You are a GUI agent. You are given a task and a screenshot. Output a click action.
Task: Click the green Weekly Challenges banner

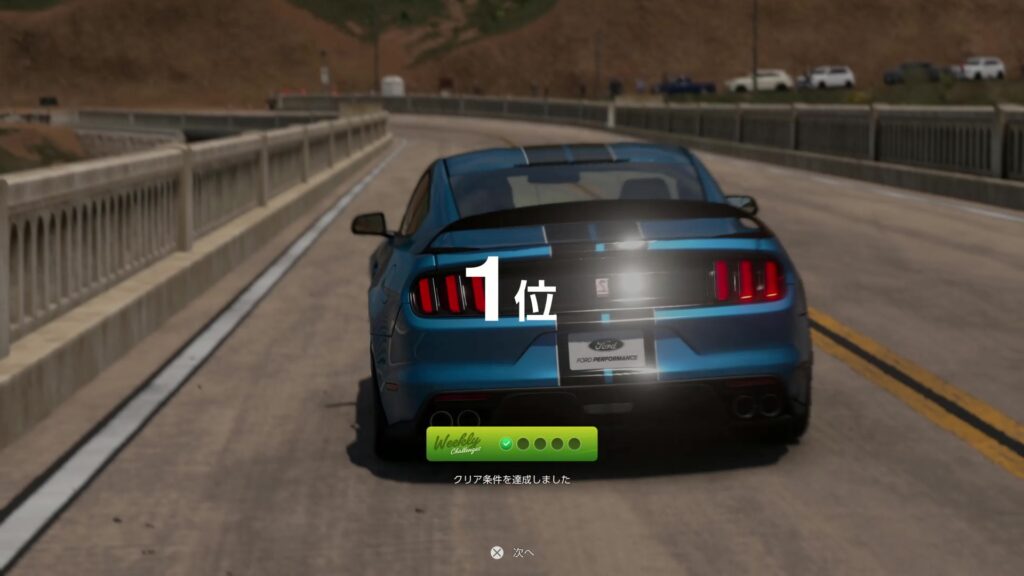coord(511,444)
